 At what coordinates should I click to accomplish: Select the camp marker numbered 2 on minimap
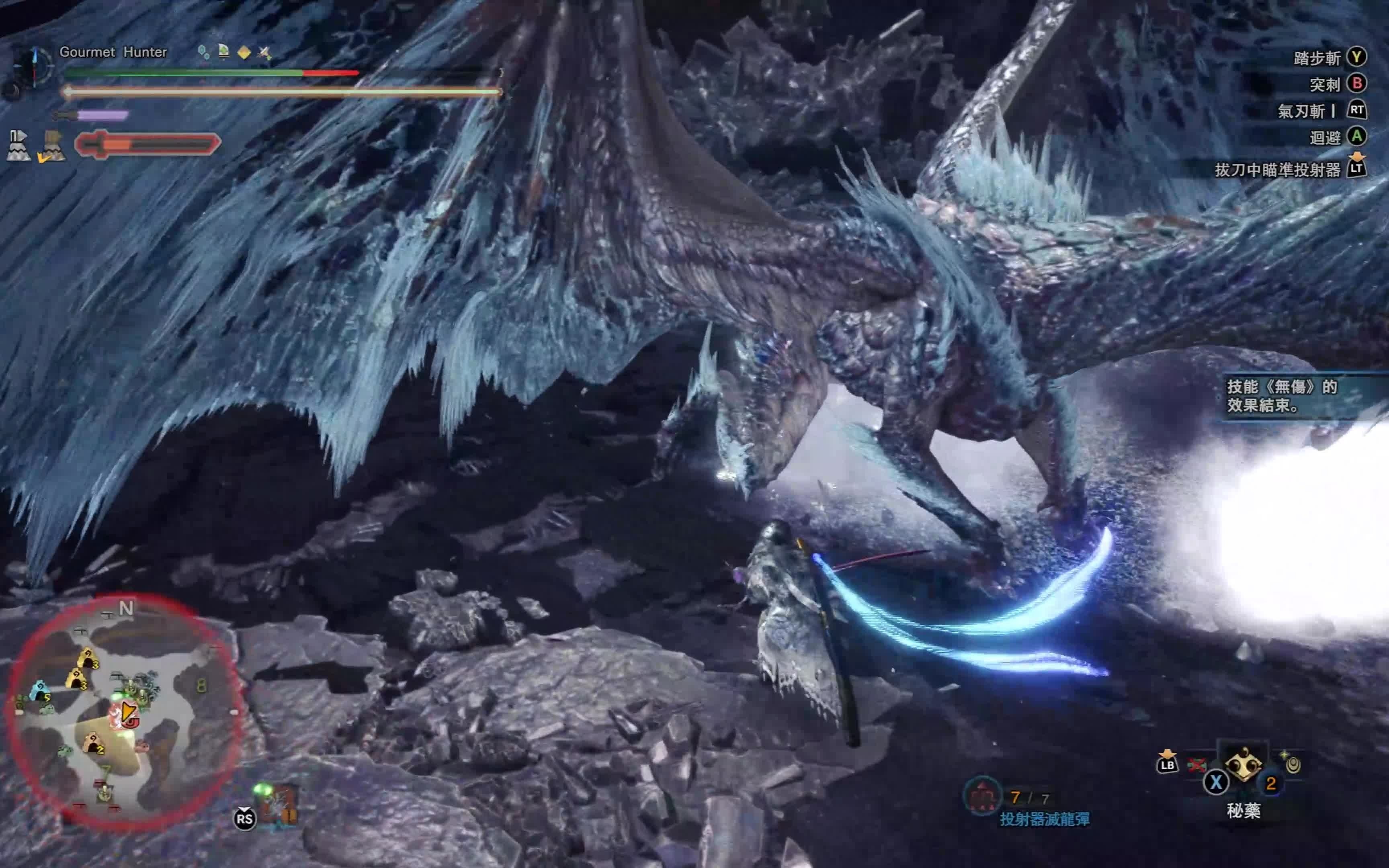point(93,744)
